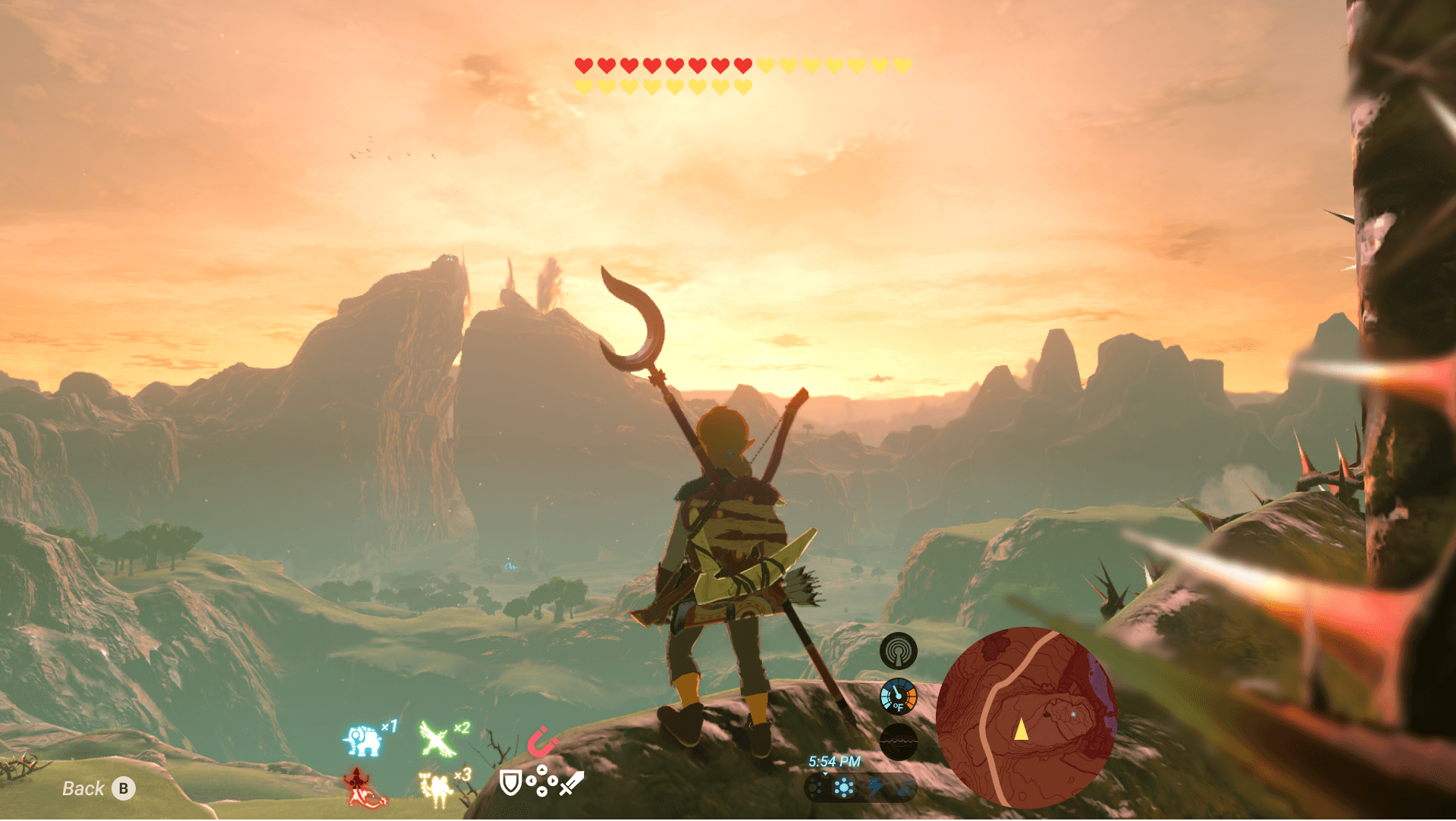Click the shield equipment icon
The image size is (1456, 821).
coord(511,782)
